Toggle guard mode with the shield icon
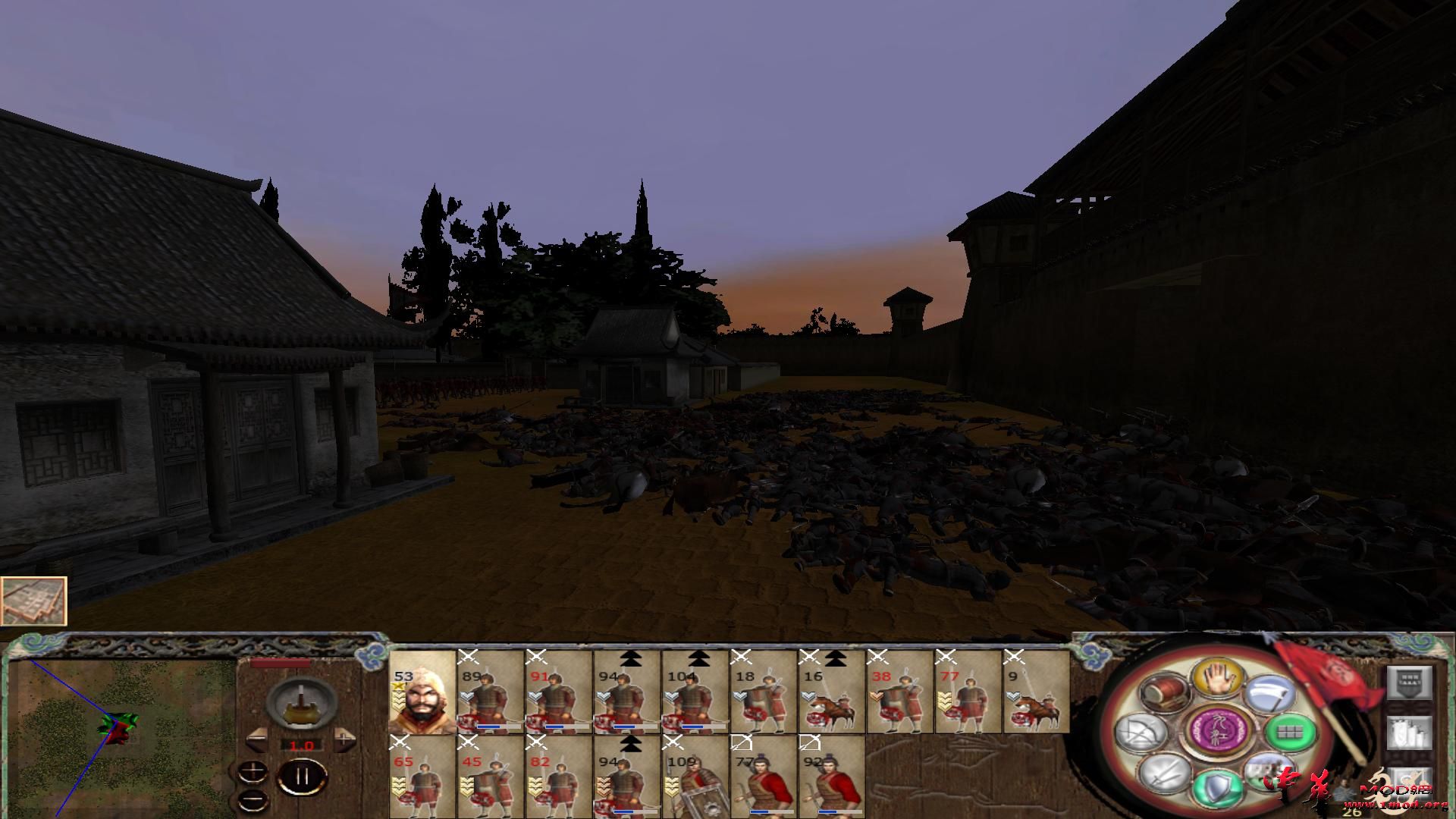 click(x=1217, y=787)
